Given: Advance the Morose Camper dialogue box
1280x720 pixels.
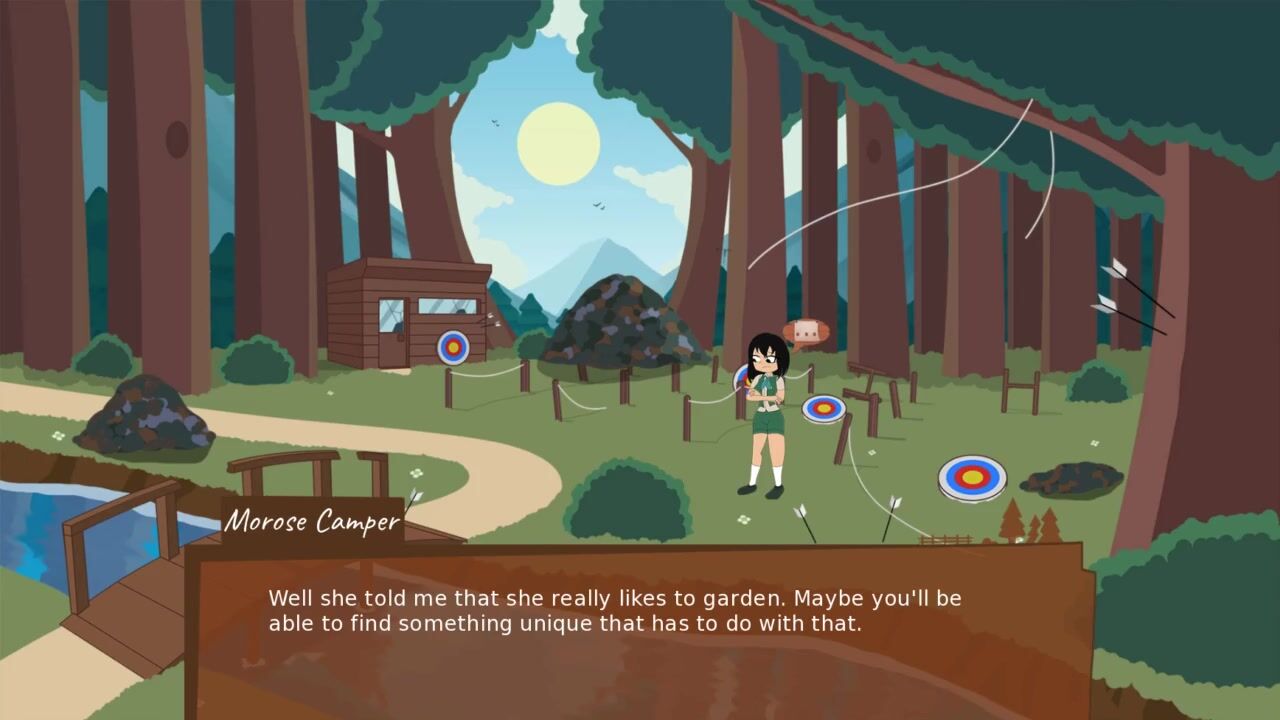Looking at the screenshot, I should [x=640, y=630].
